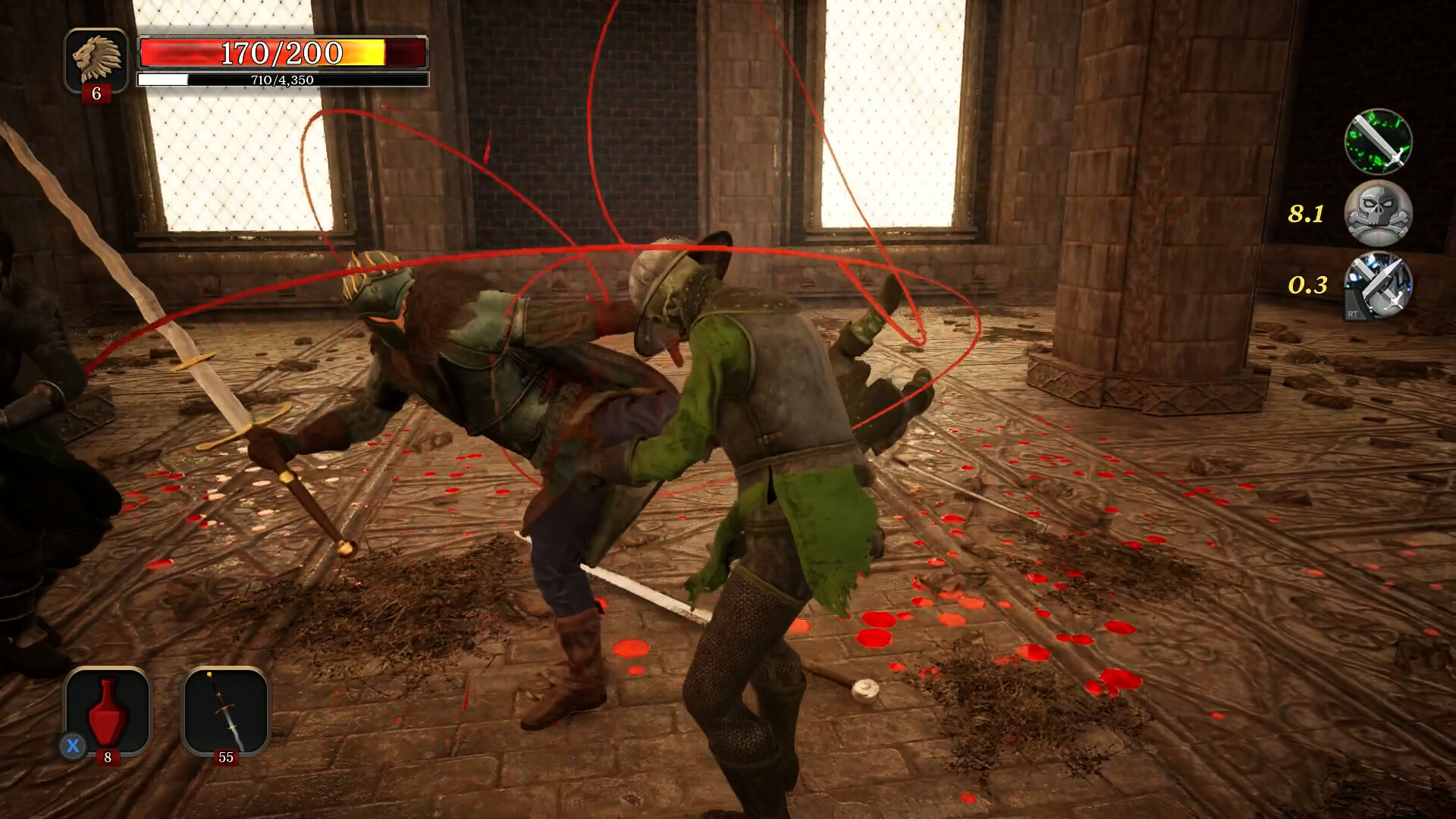This screenshot has height=819, width=1456.
Task: Click the 8.1 skull timer text
Action: click(1306, 215)
